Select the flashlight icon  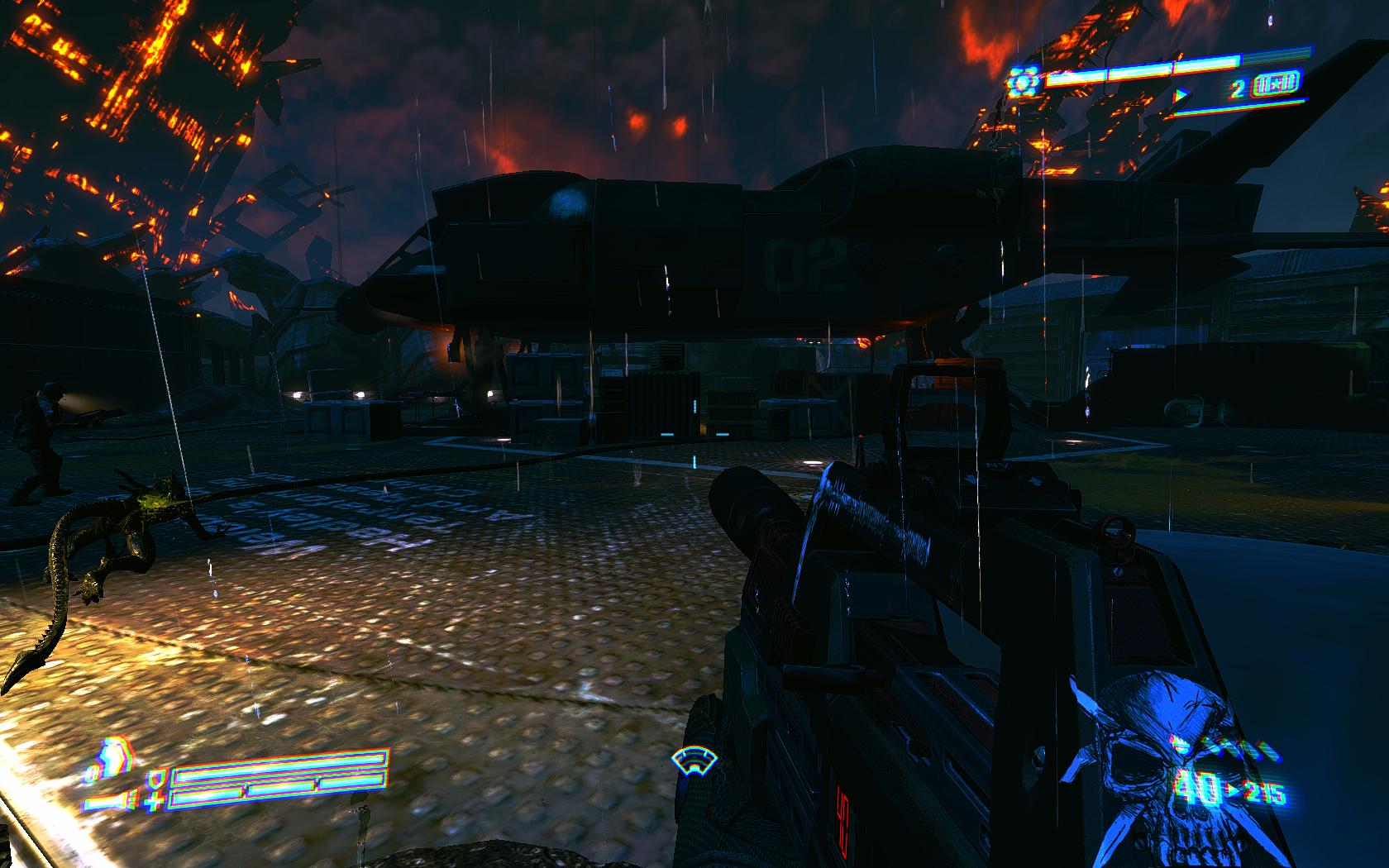(x=112, y=803)
